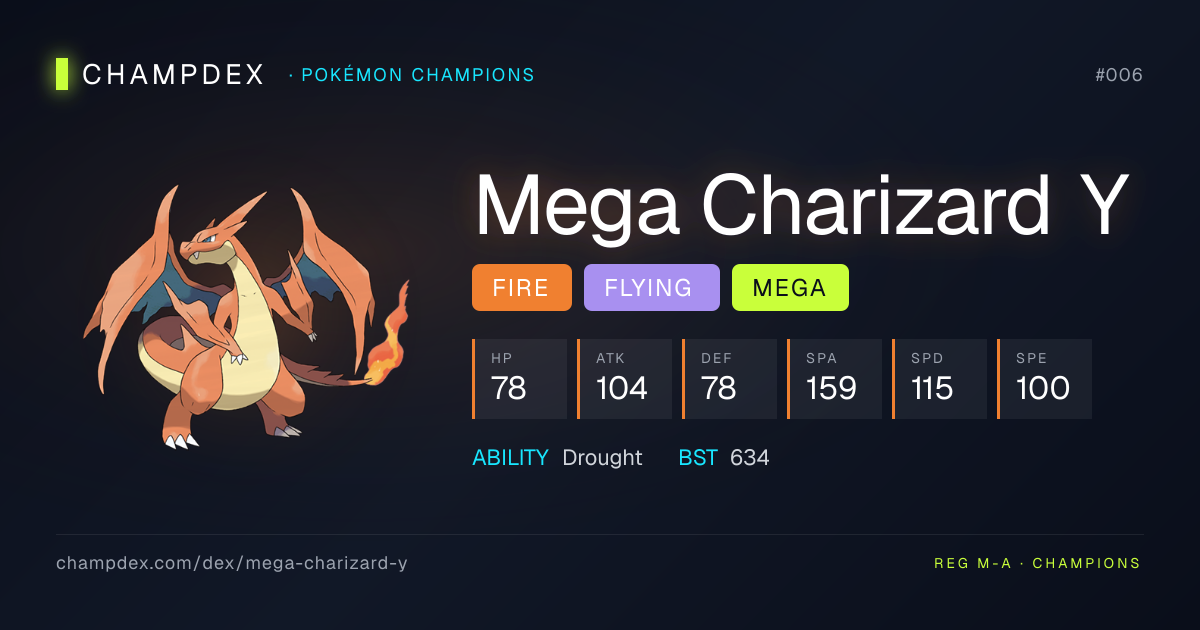
Task: Open the Drought ability label
Action: click(602, 457)
